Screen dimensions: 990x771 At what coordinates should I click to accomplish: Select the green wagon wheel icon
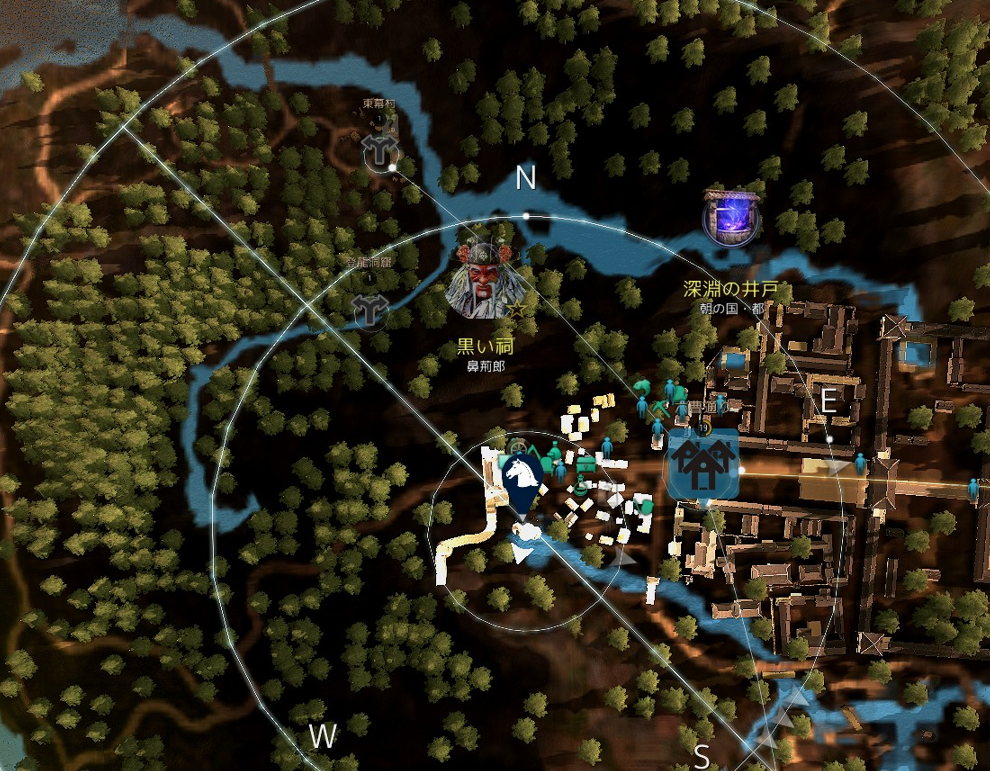(518, 446)
